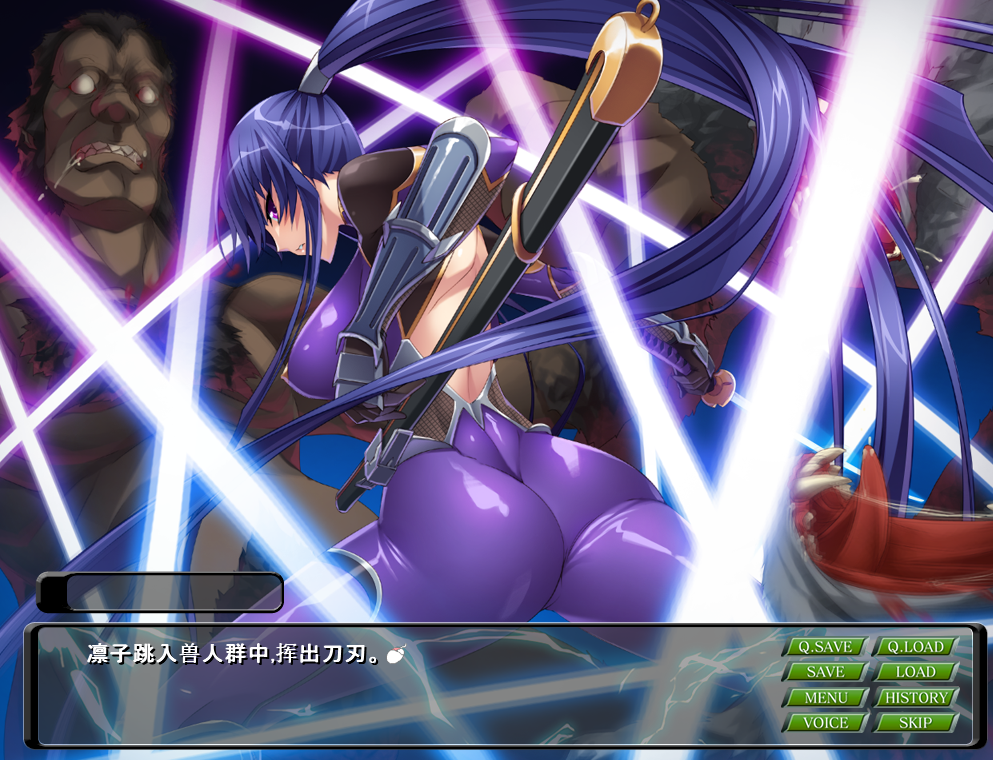The image size is (993, 760).
Task: Activate SKIP to fast-forward text
Action: [x=915, y=722]
